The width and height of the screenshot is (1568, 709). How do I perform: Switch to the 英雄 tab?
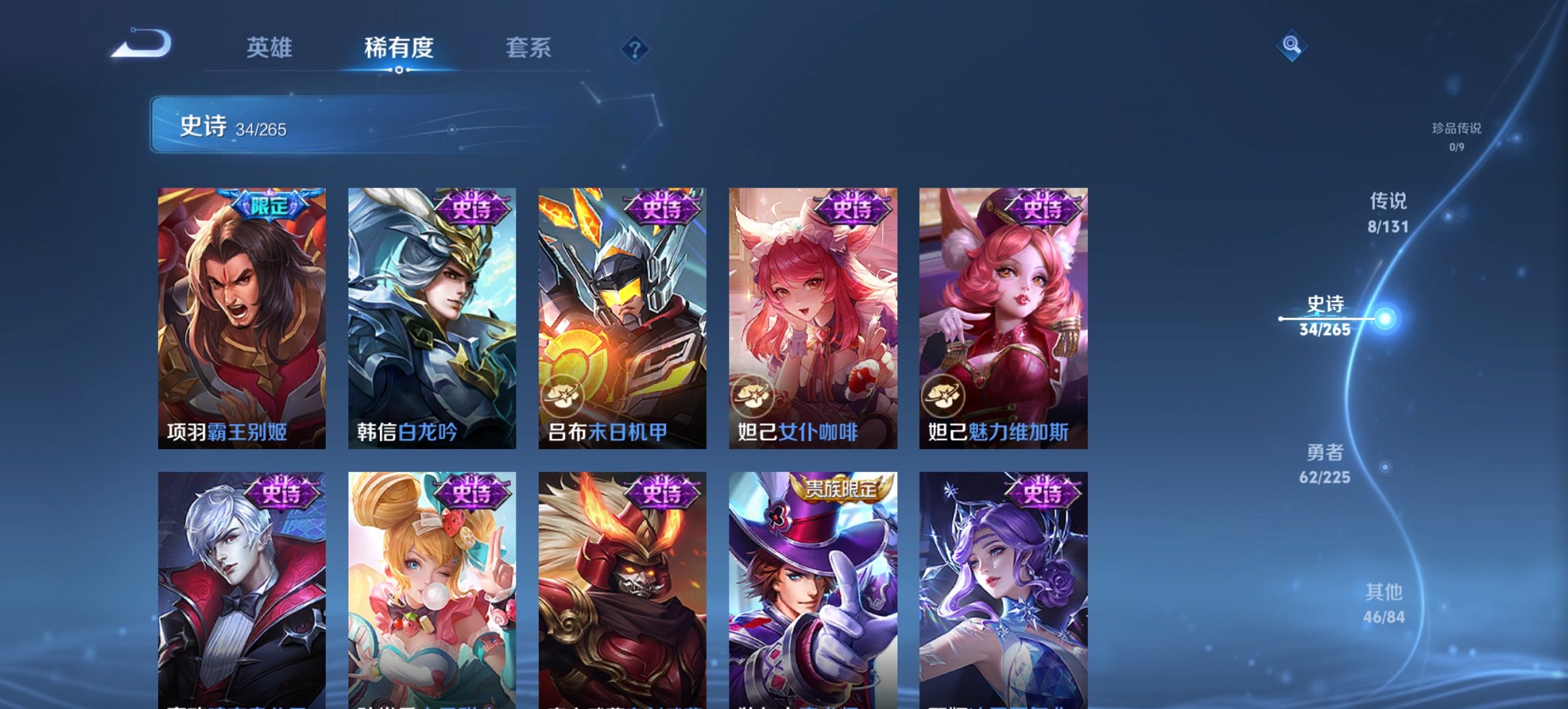[x=271, y=48]
